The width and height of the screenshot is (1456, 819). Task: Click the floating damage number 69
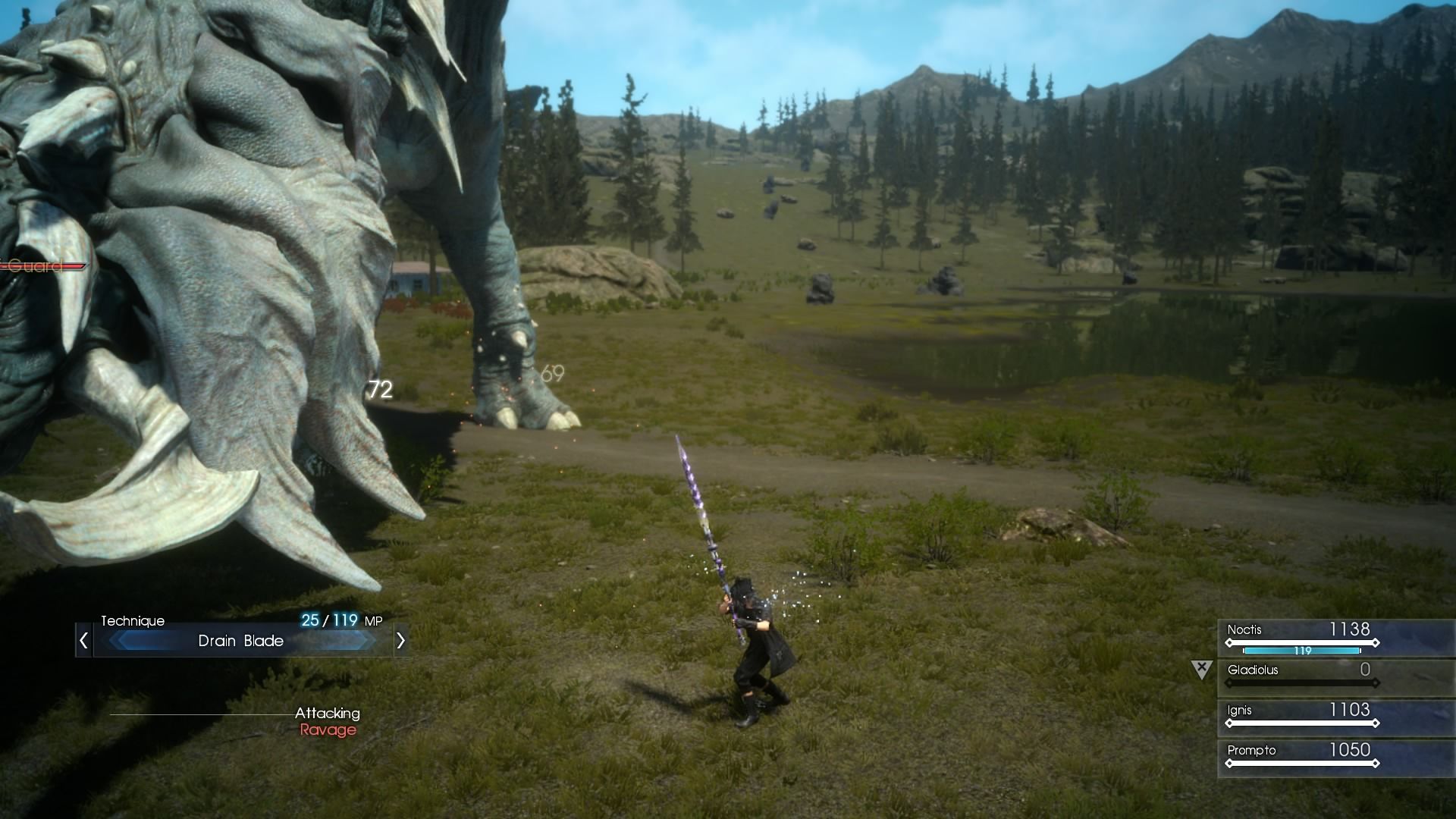pyautogui.click(x=551, y=372)
